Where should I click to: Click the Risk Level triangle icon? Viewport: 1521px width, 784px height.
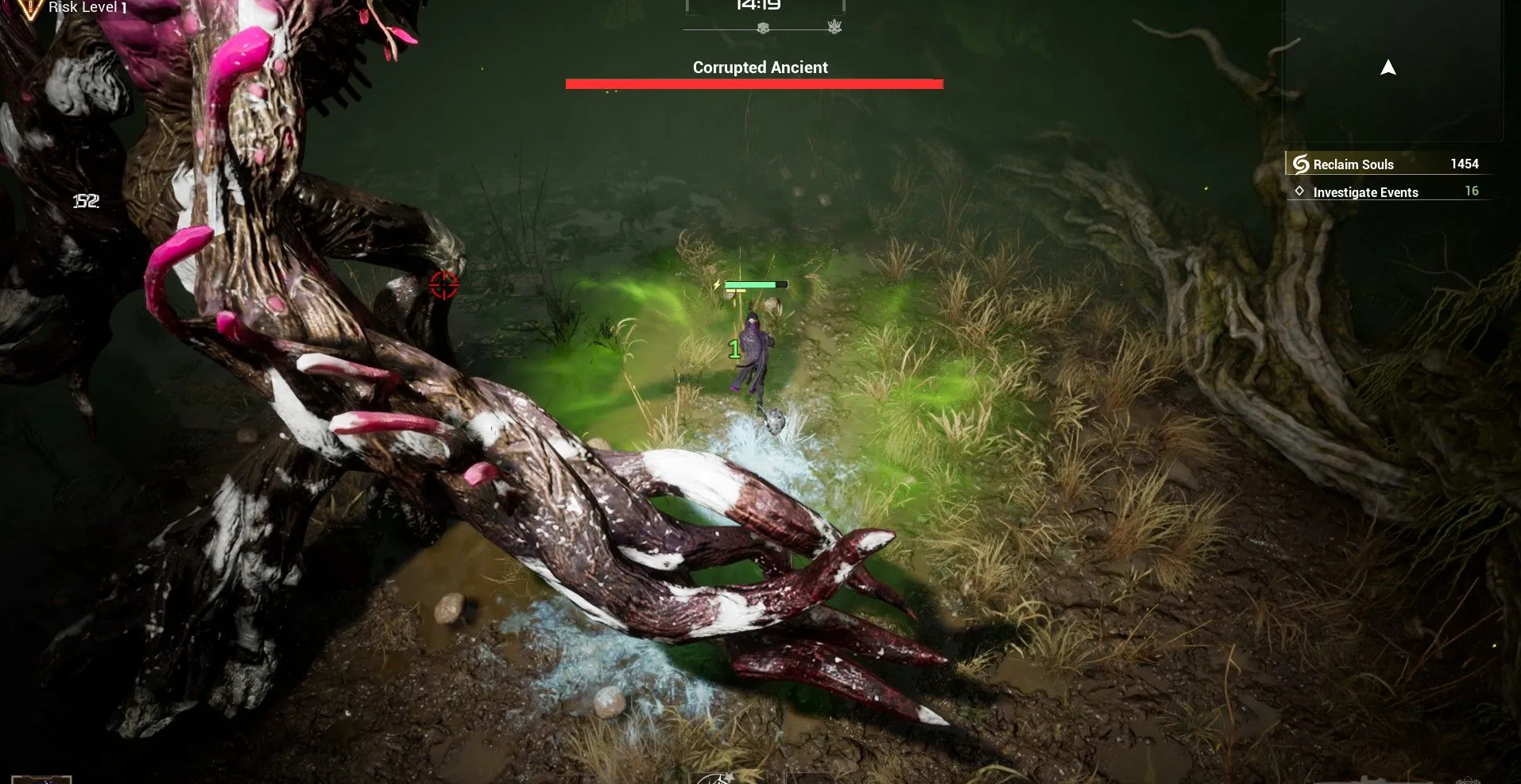point(29,9)
